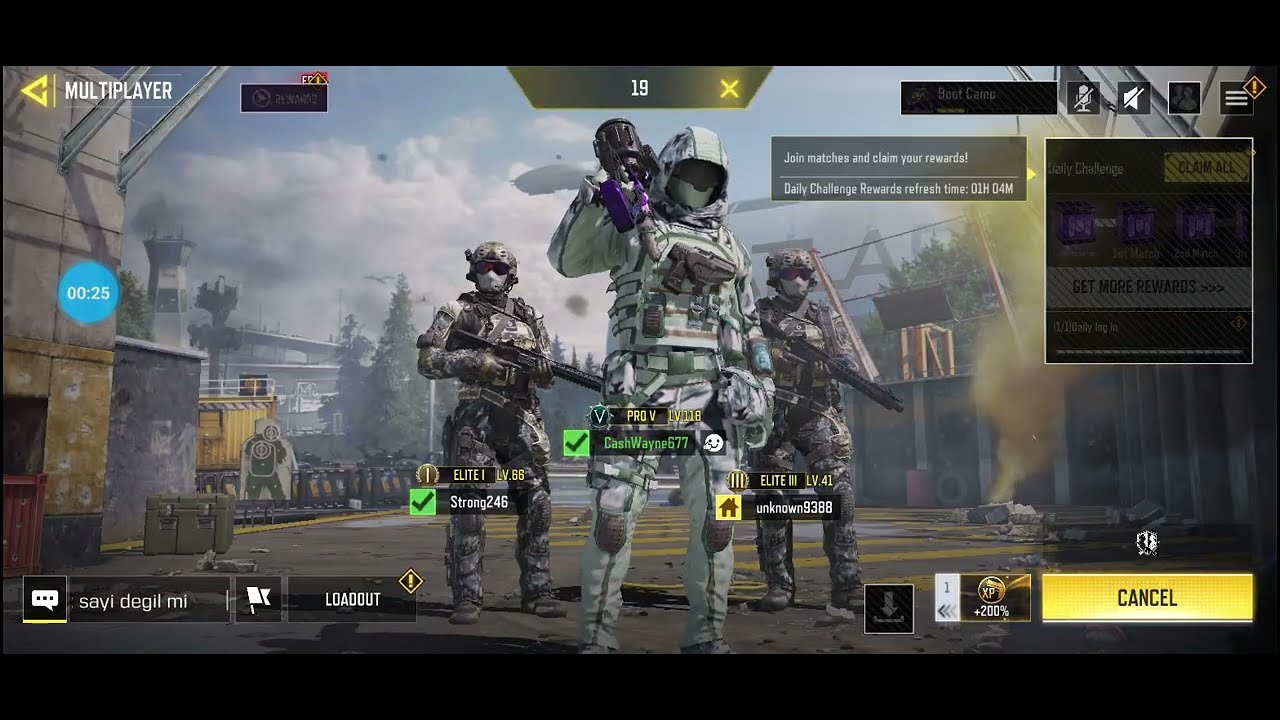Cancel matchmaking with the yellow Cancel button
1280x720 pixels.
point(1147,598)
